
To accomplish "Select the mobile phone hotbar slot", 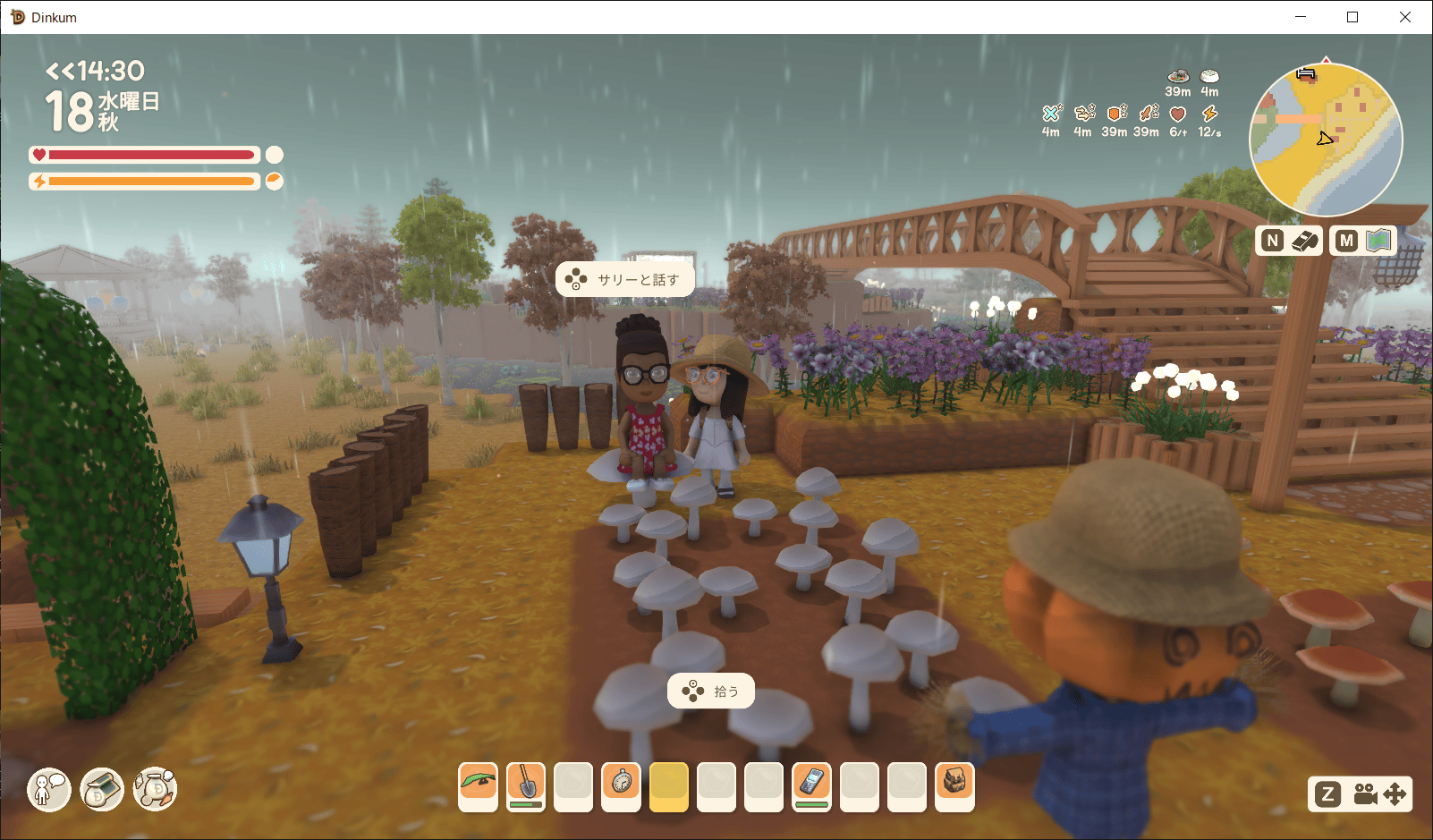I will pos(812,786).
